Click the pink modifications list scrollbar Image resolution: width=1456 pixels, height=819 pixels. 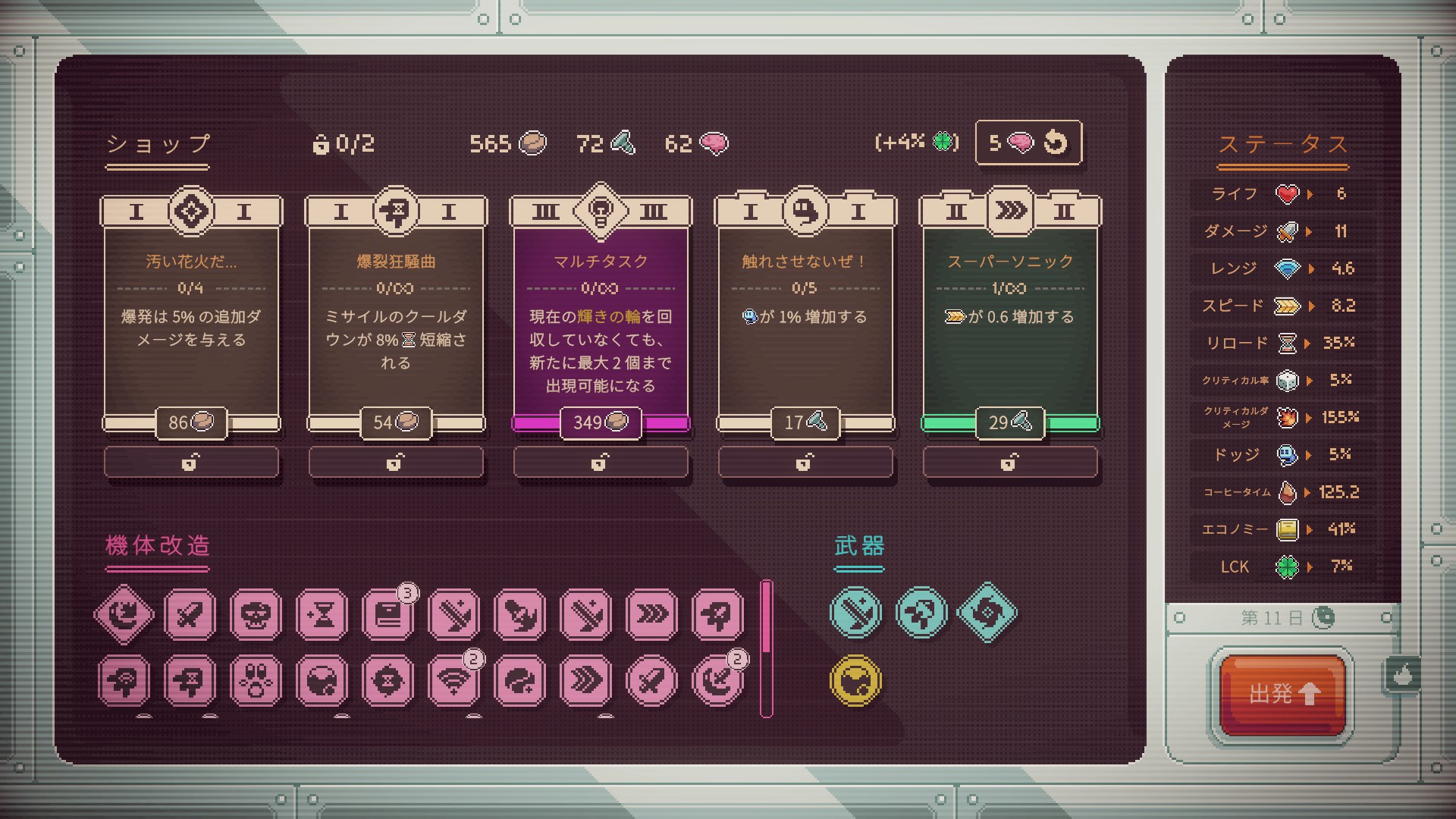click(x=767, y=648)
